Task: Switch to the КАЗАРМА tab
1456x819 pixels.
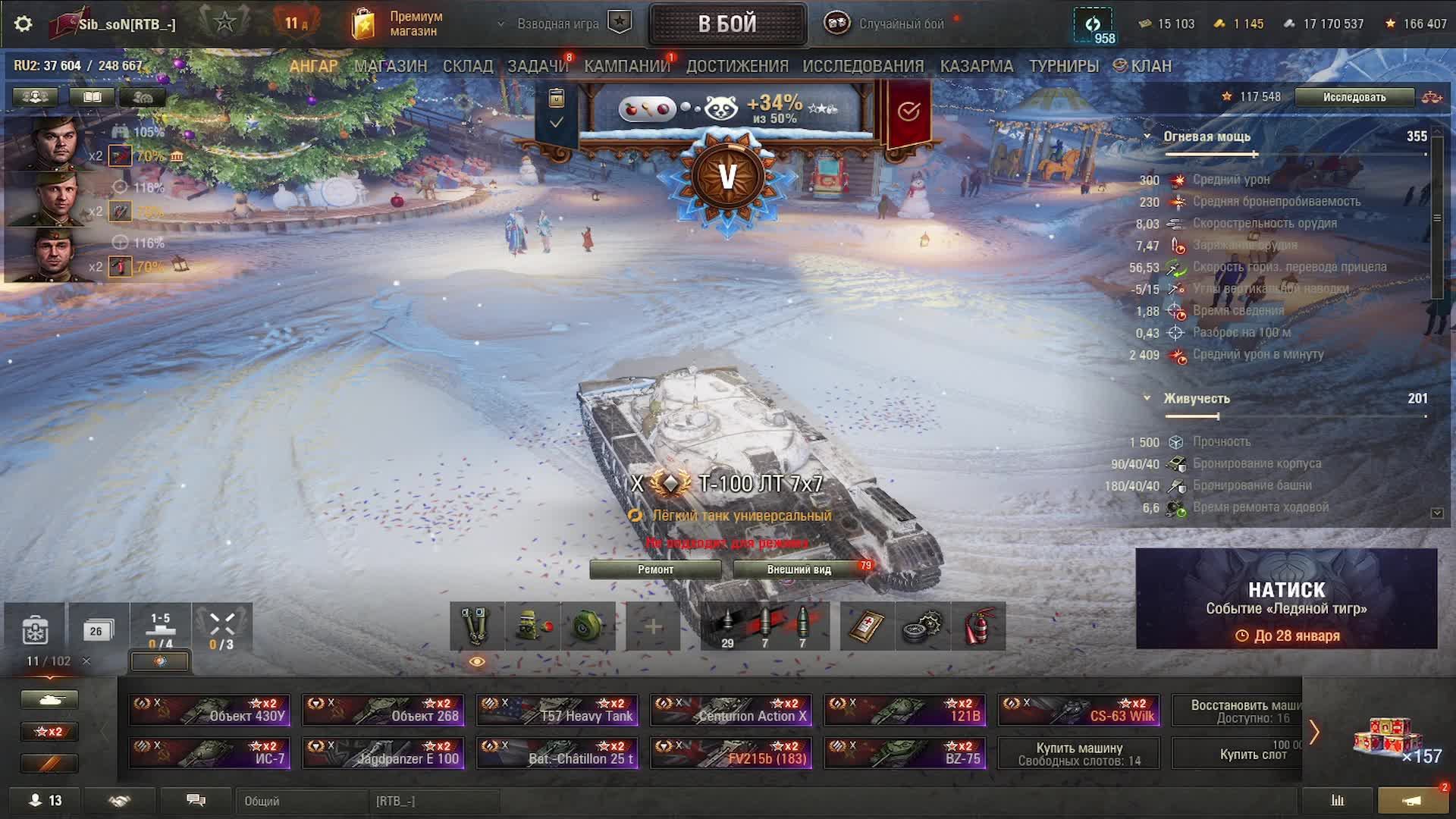Action: click(x=977, y=66)
